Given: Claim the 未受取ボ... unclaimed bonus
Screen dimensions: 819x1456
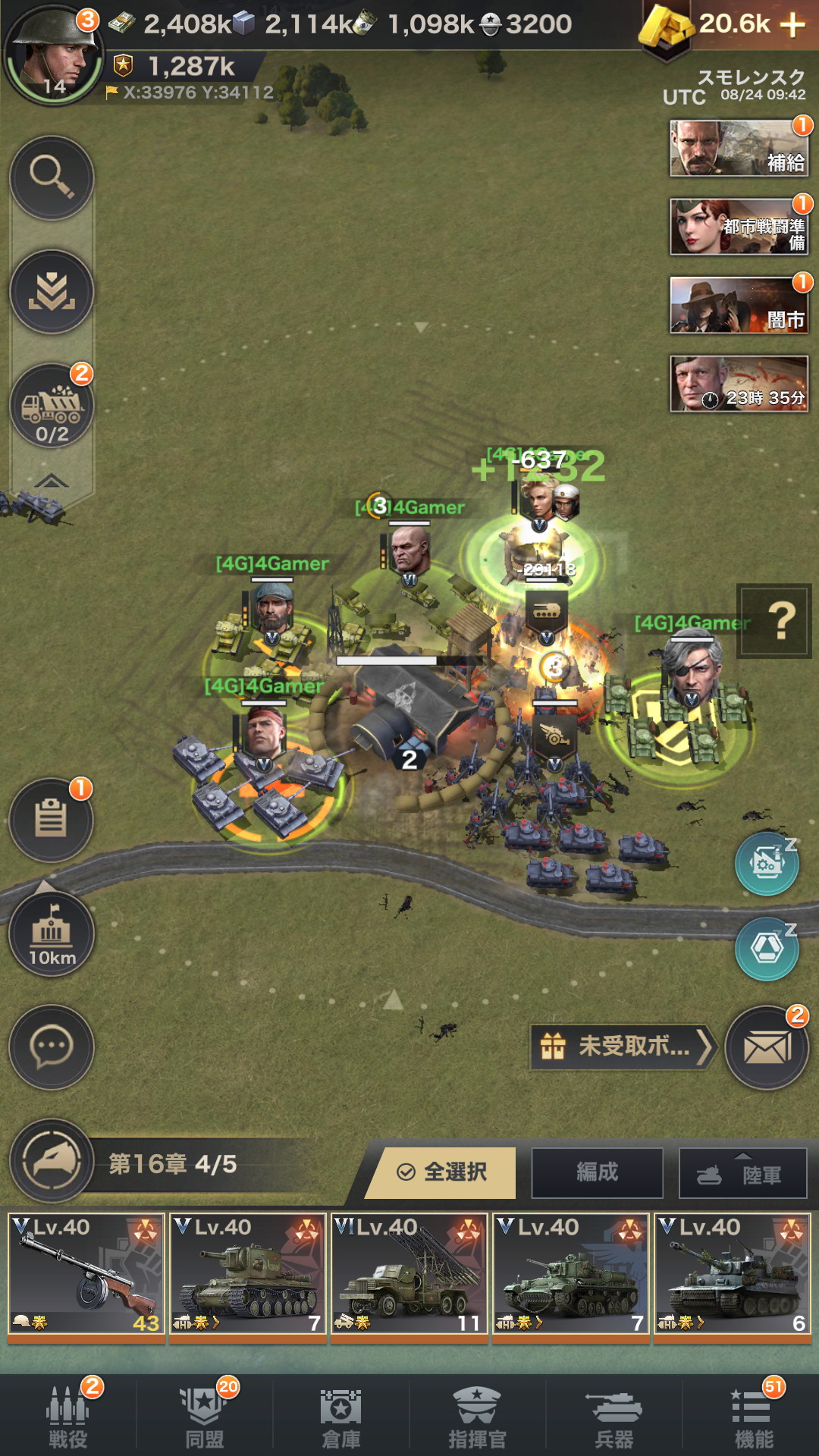Looking at the screenshot, I should pos(623,1047).
